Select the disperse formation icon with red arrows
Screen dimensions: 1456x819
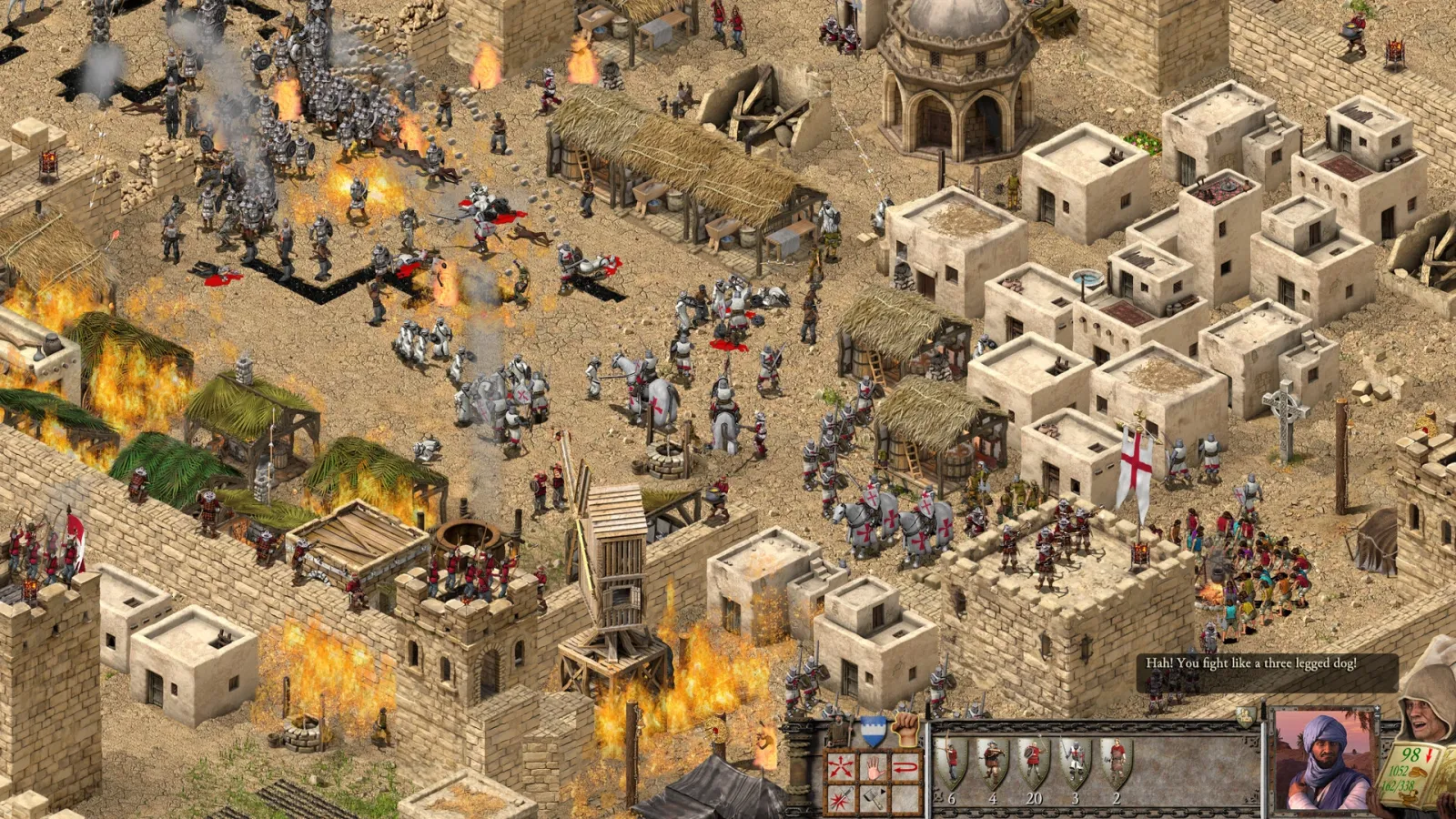[840, 765]
